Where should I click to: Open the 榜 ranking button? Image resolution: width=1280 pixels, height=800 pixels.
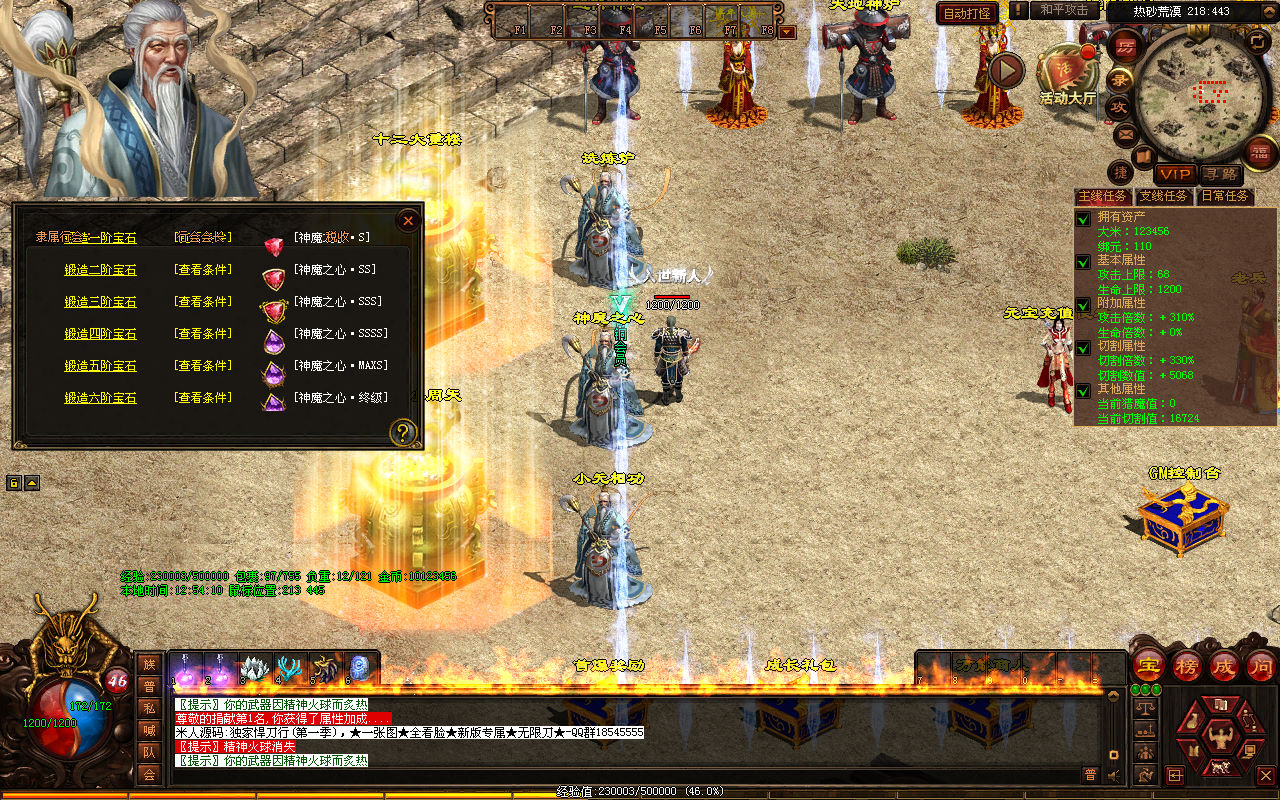pos(1187,665)
